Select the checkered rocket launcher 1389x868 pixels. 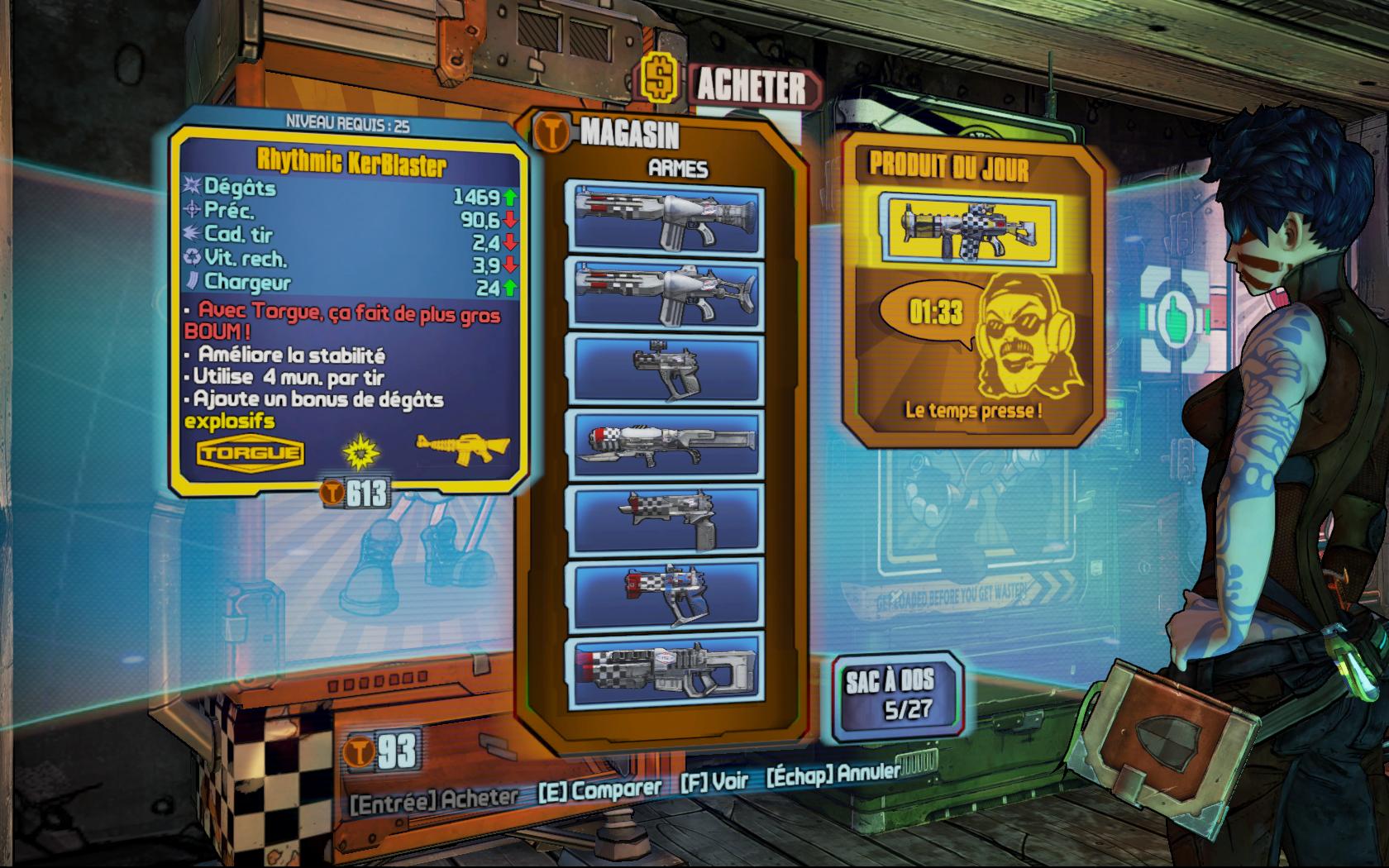666,670
